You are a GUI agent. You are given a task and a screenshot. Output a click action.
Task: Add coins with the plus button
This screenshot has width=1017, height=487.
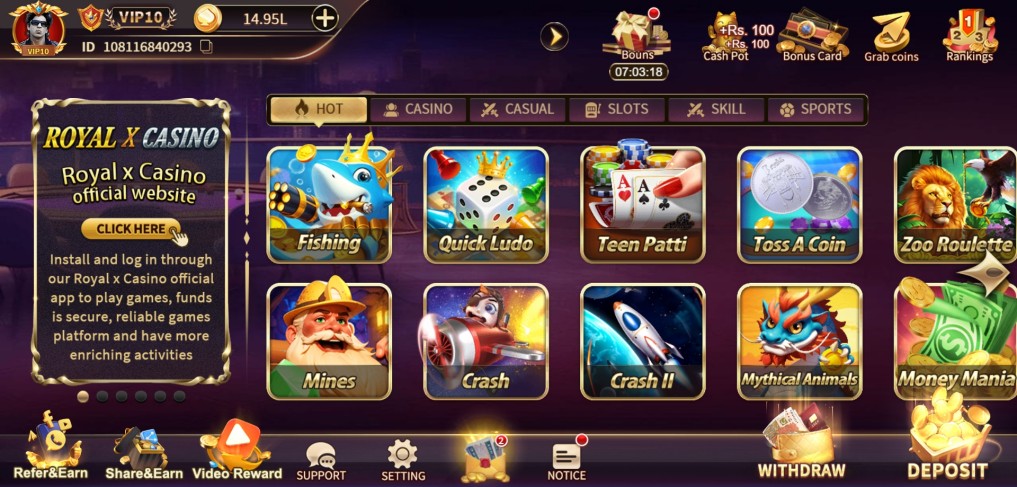coord(325,17)
